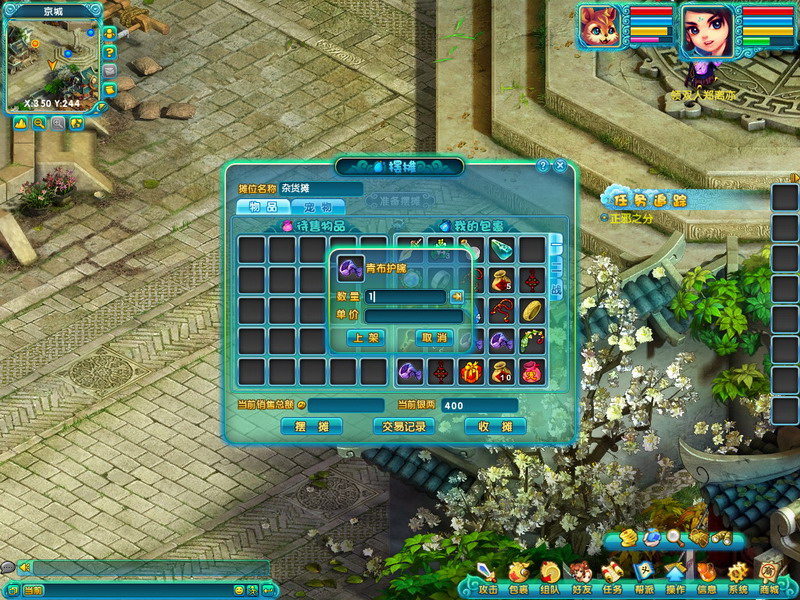Confirm listing with the 上架 button
The width and height of the screenshot is (800, 600).
click(x=366, y=338)
